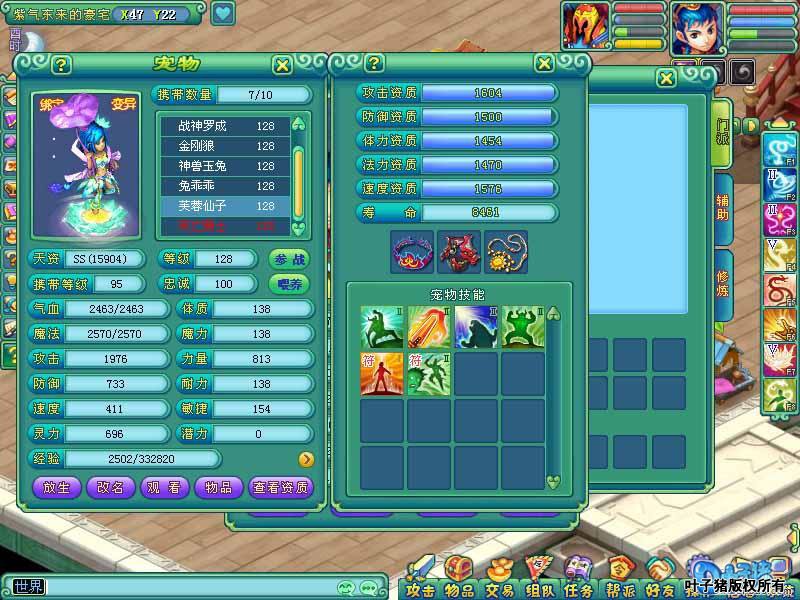Close the pet (宠物) window
This screenshot has width=800, height=600.
(283, 65)
